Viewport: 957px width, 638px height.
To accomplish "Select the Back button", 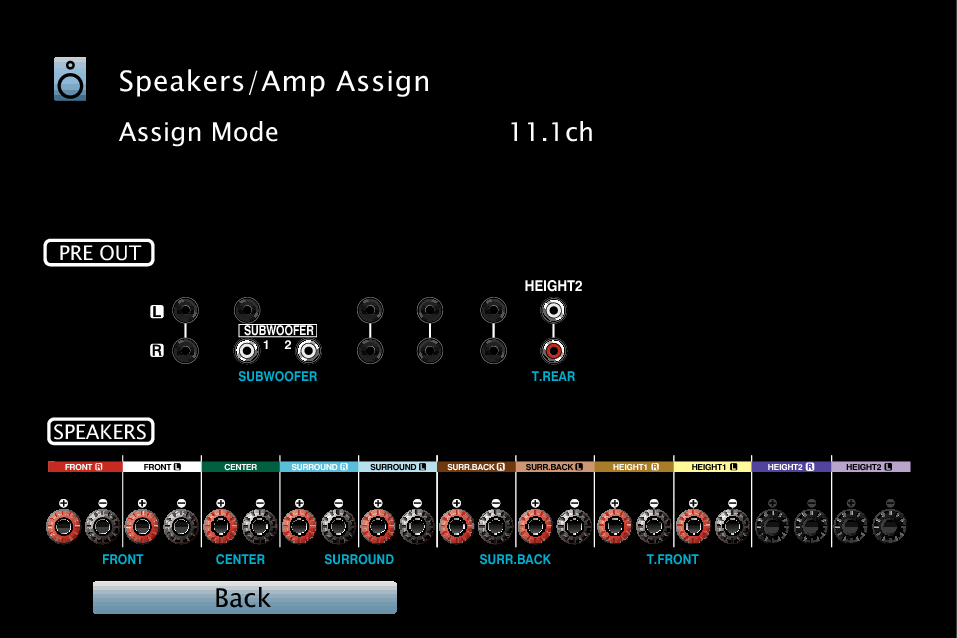I will pyautogui.click(x=244, y=598).
